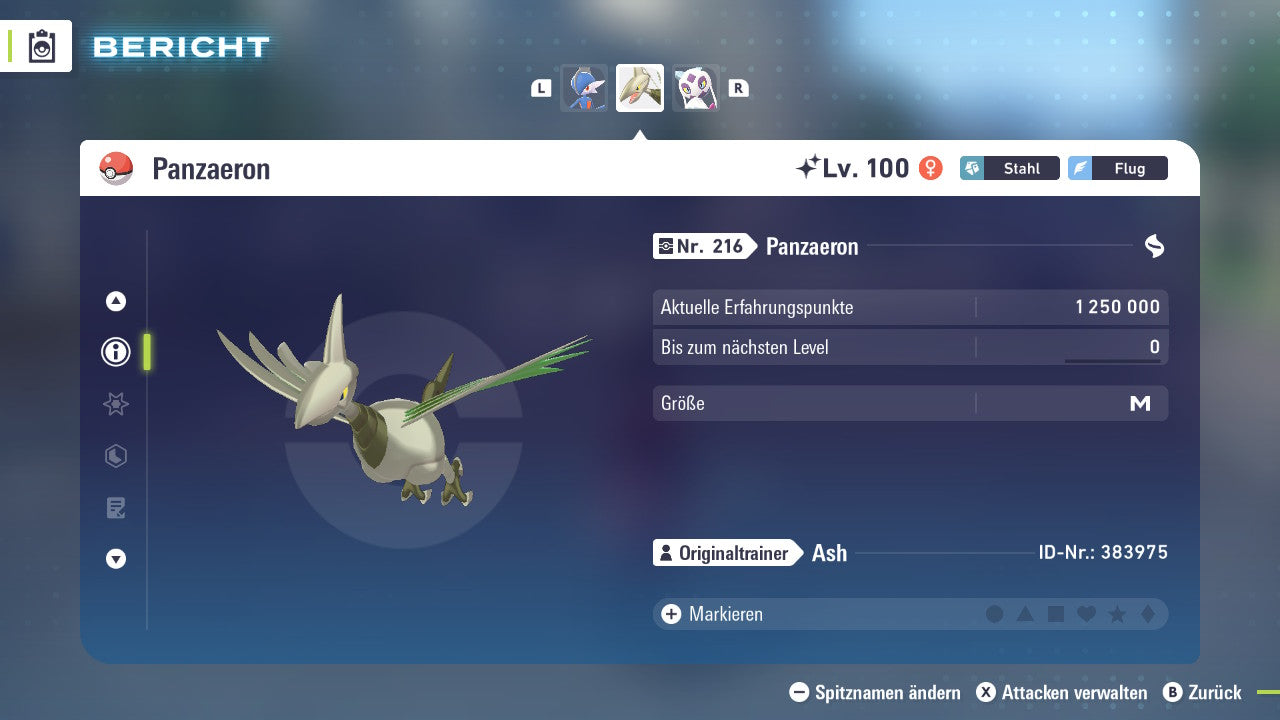Open the memo page icon in sidebar
This screenshot has width=1280, height=720.
coord(115,508)
